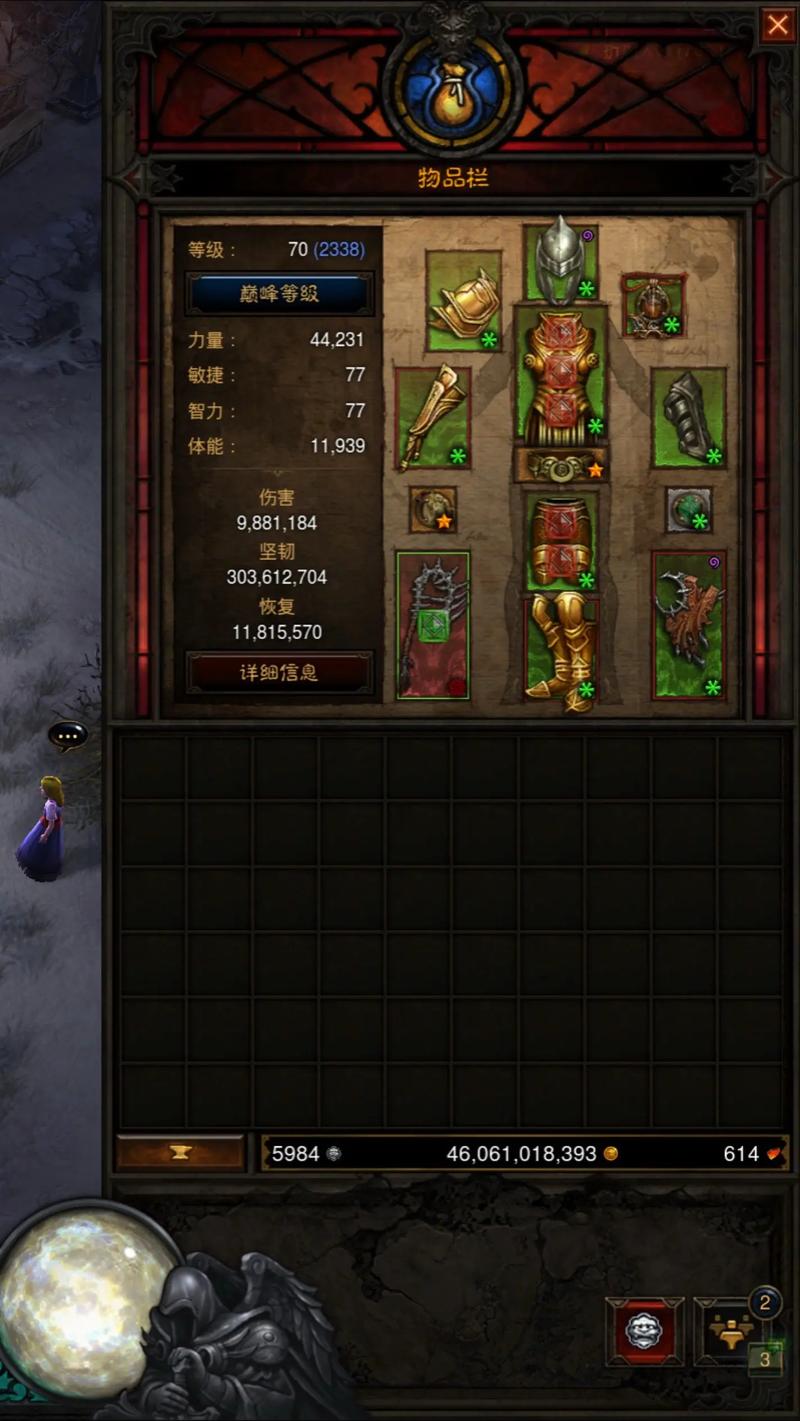Image resolution: width=800 pixels, height=1421 pixels.
Task: Choose the equipped pants slot
Action: coord(560,541)
